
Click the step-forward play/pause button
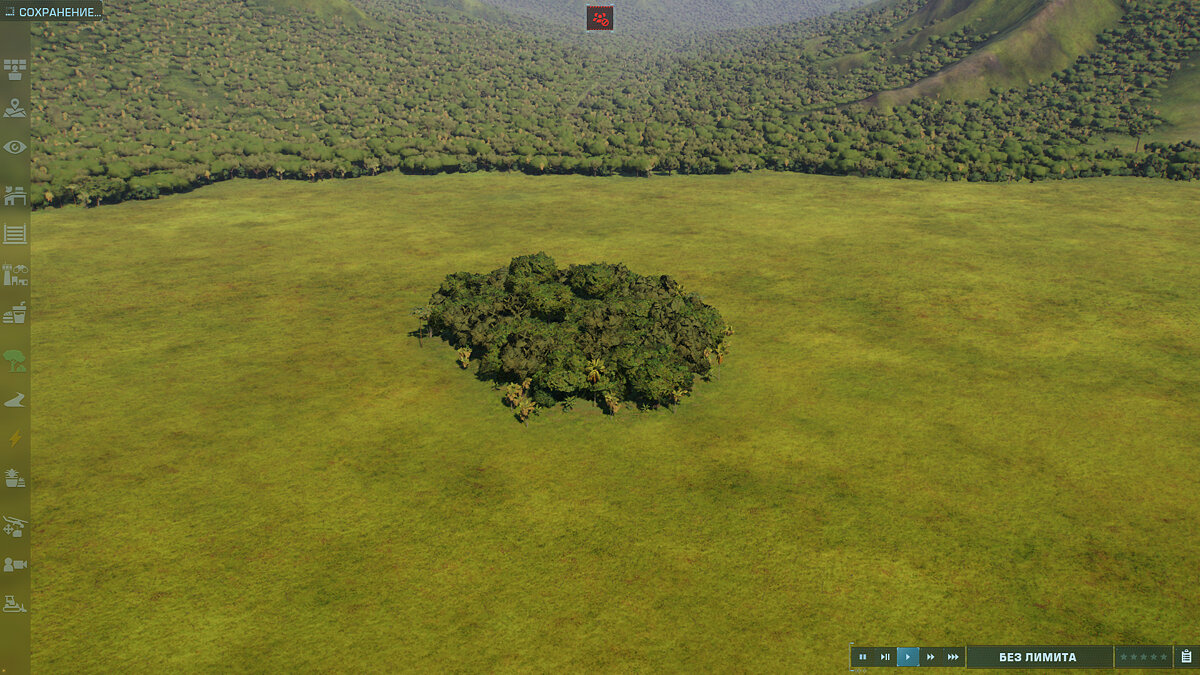coord(885,657)
